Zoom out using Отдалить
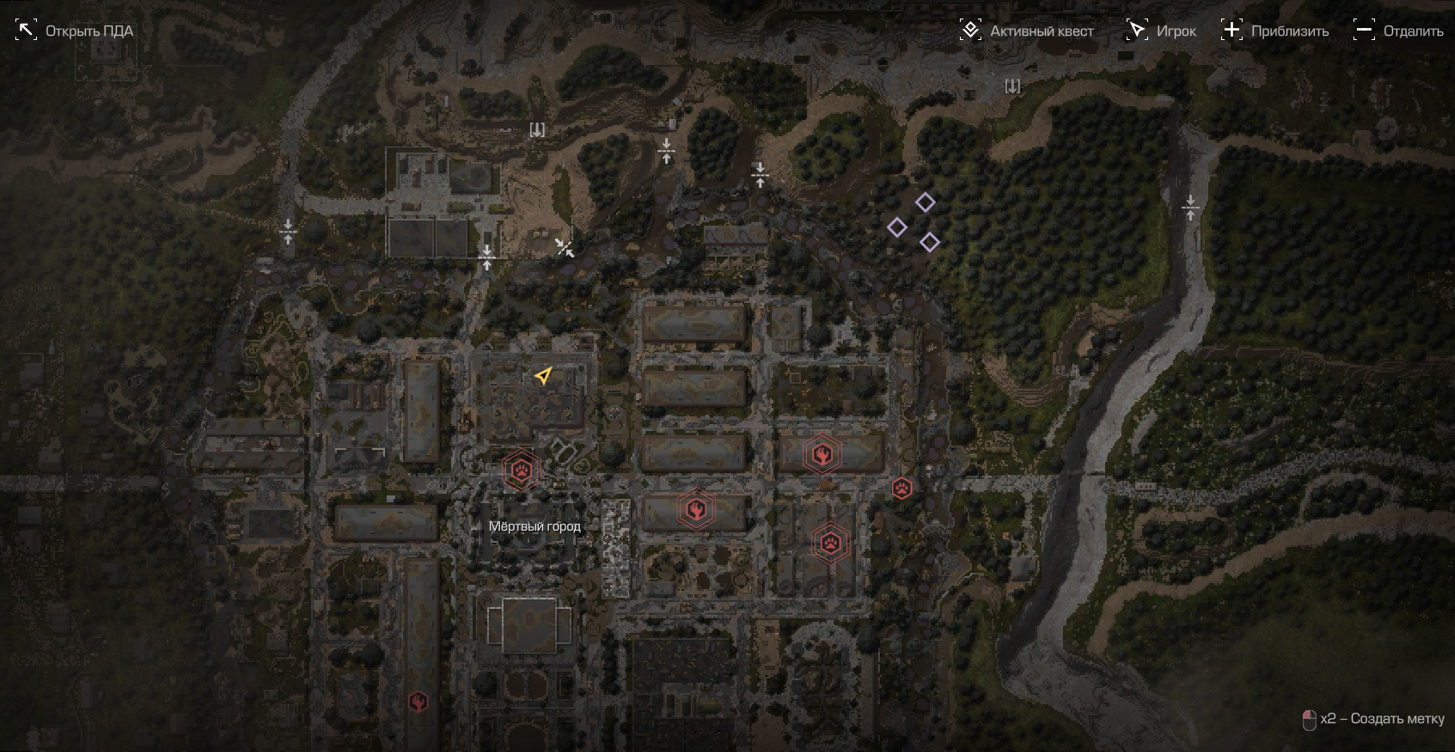1455x752 pixels. click(1398, 31)
